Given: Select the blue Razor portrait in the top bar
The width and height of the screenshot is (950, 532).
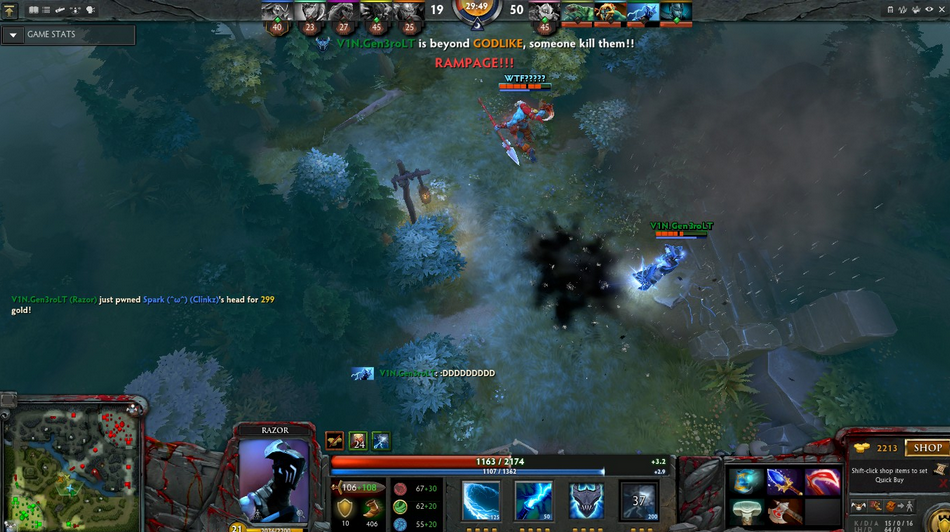Looking at the screenshot, I should click(643, 13).
